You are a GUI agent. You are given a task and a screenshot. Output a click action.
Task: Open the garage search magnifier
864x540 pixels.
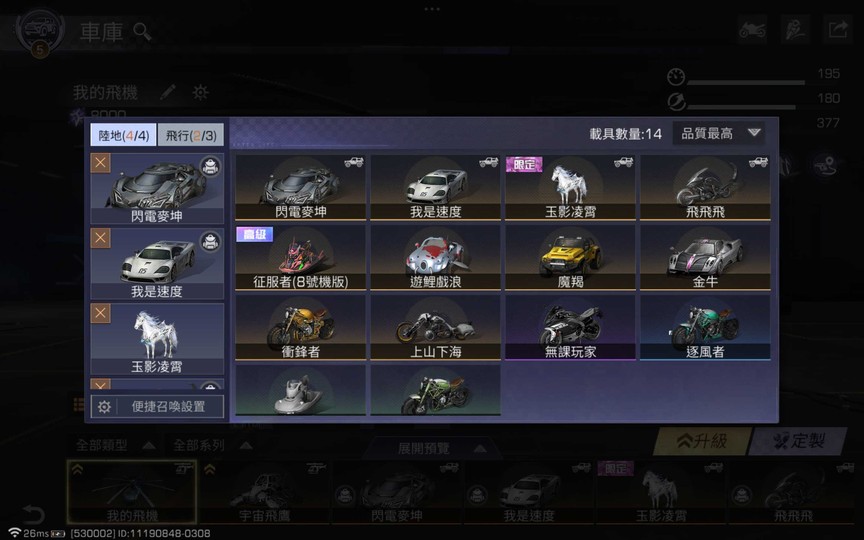143,31
